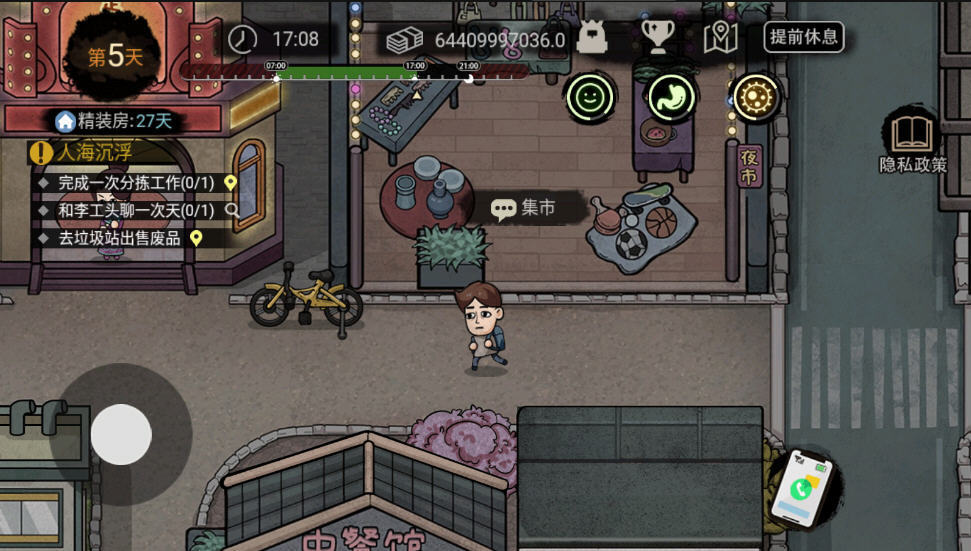The height and width of the screenshot is (551, 971).
Task: Tap the virtual joystick knob
Action: 121,434
